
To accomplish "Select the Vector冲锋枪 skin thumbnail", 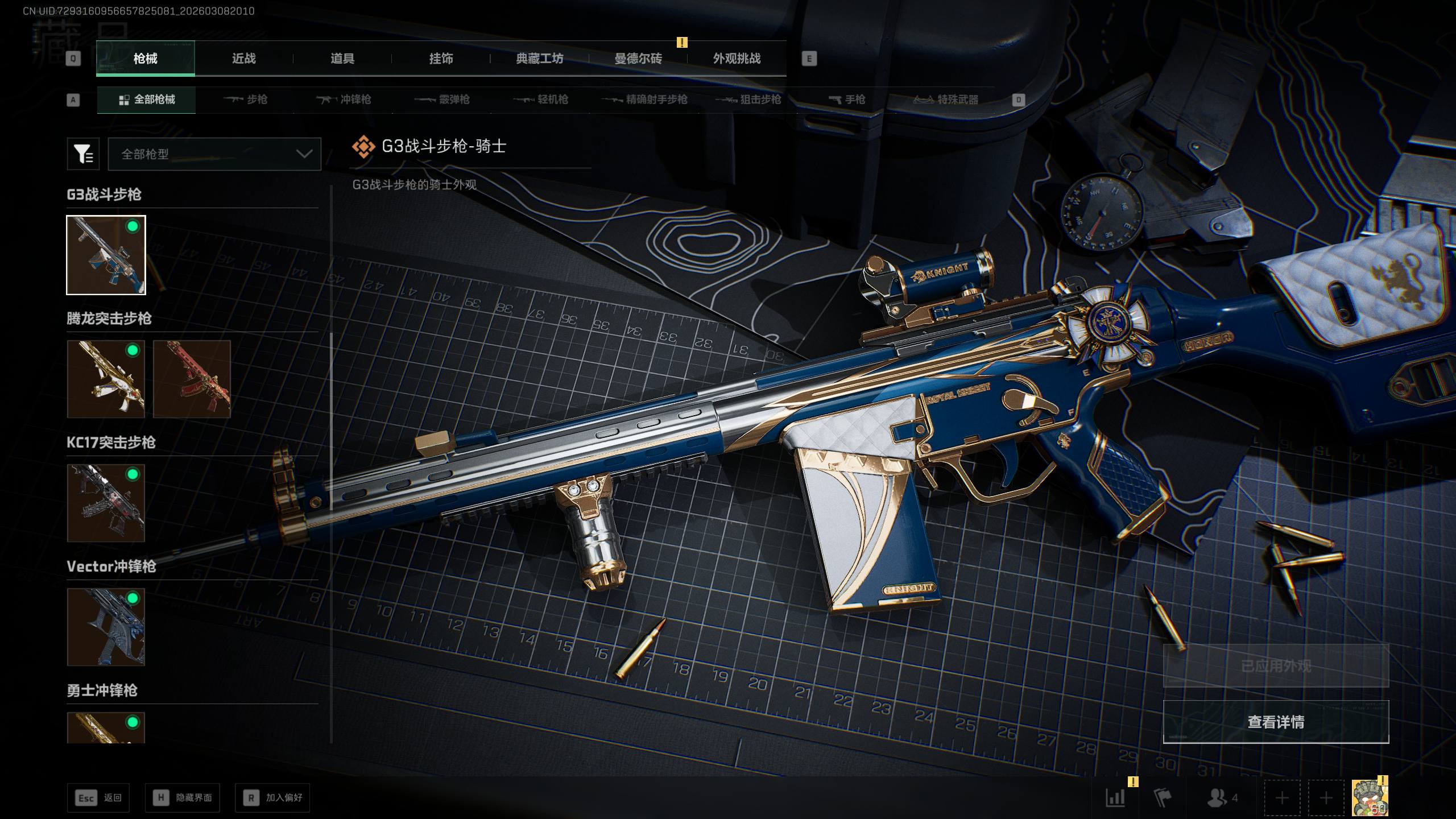I will pos(106,627).
